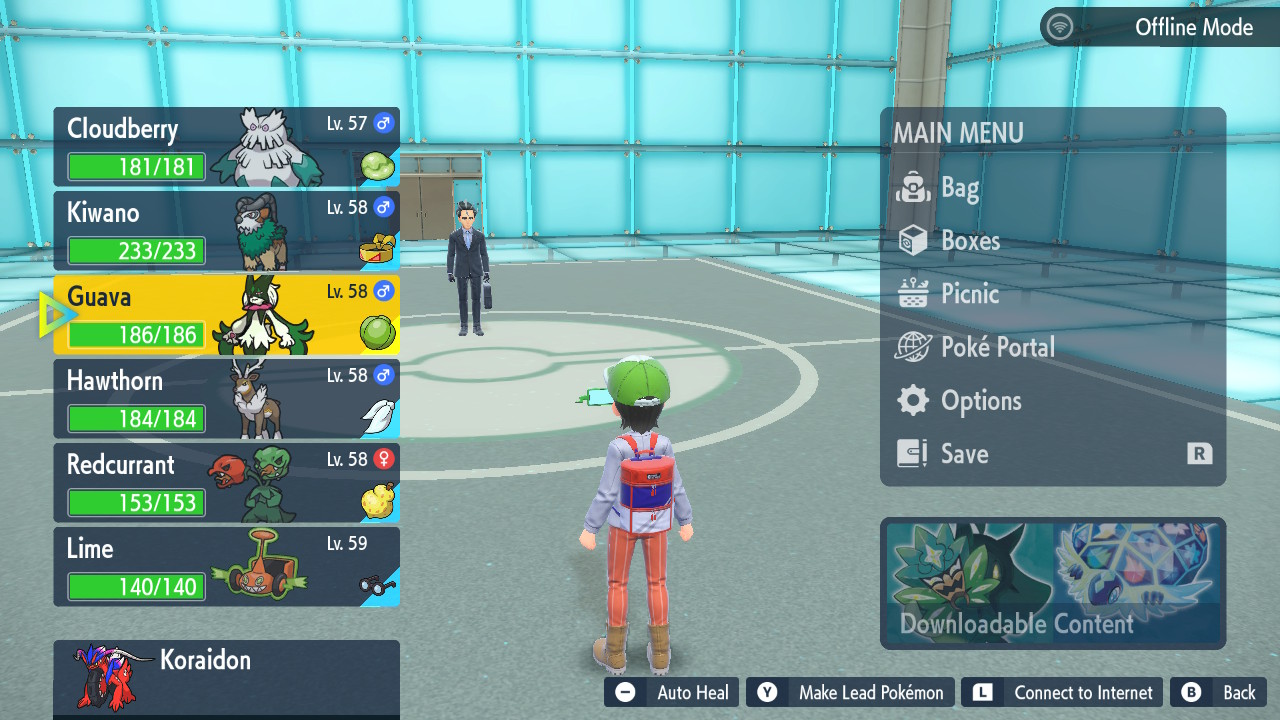This screenshot has height=720, width=1280.
Task: Open the Boxes menu entry
Action: point(969,241)
